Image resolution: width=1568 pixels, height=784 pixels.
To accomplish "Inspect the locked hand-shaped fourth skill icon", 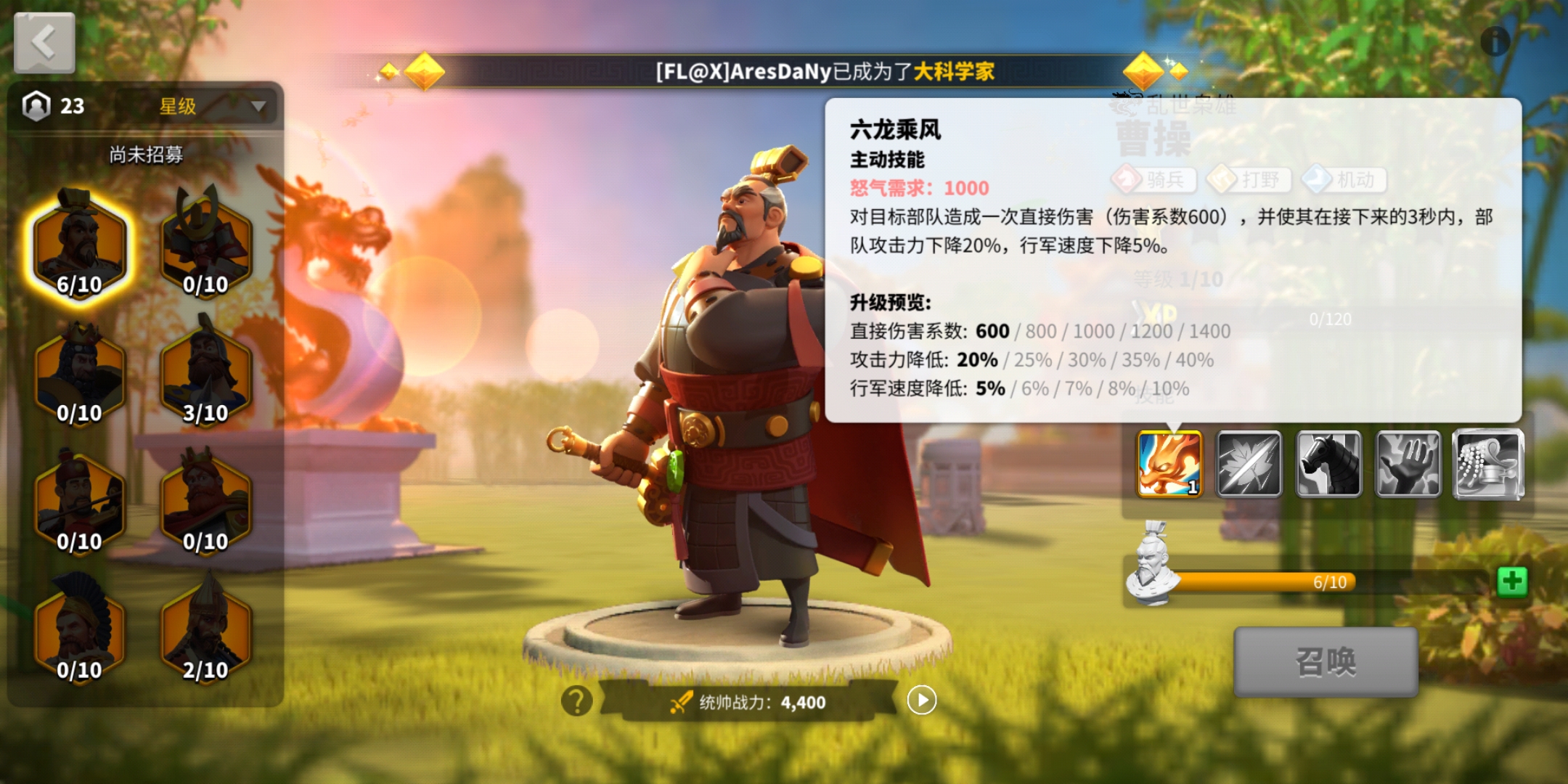I will [1409, 465].
